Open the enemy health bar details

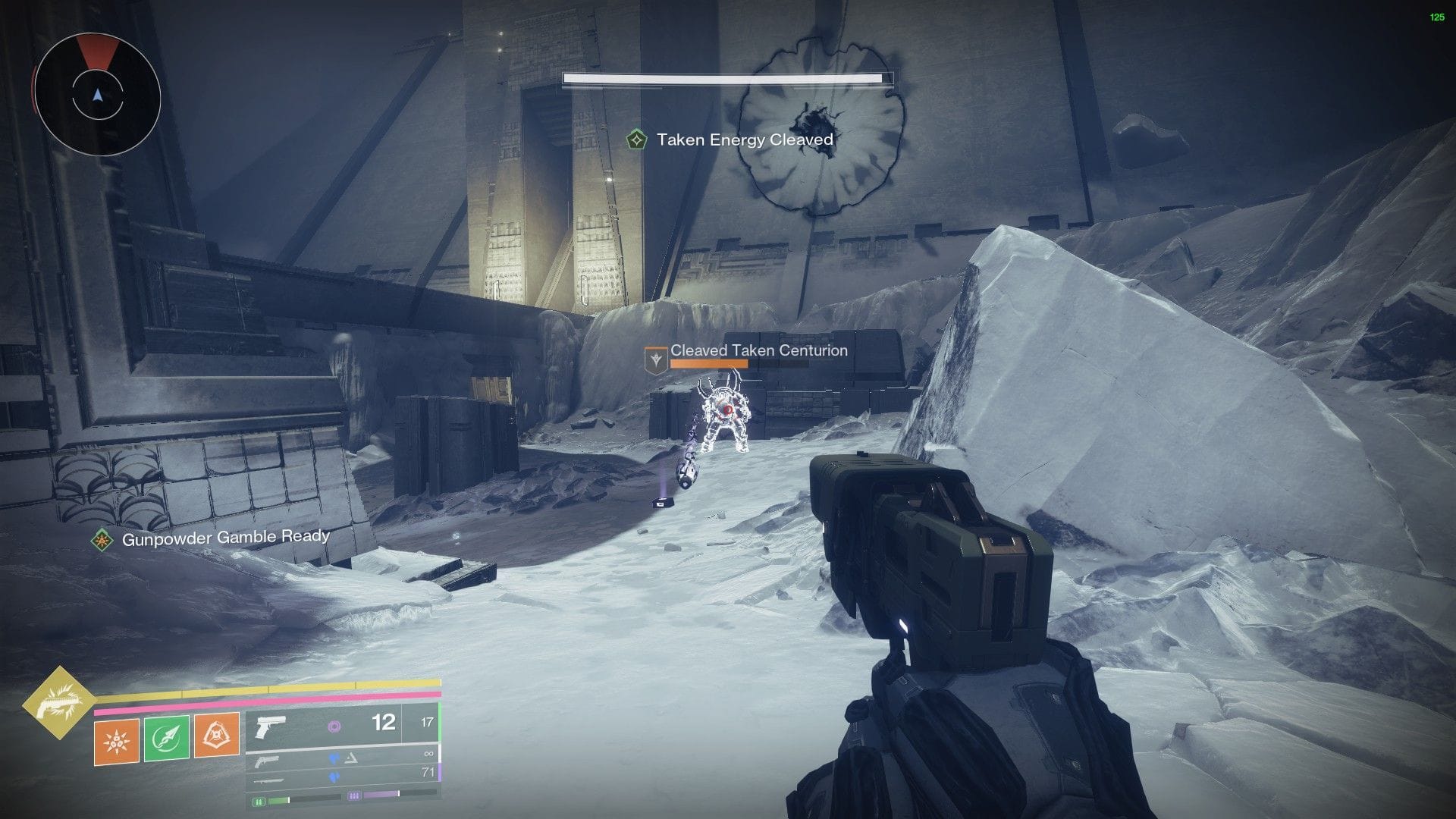click(724, 77)
